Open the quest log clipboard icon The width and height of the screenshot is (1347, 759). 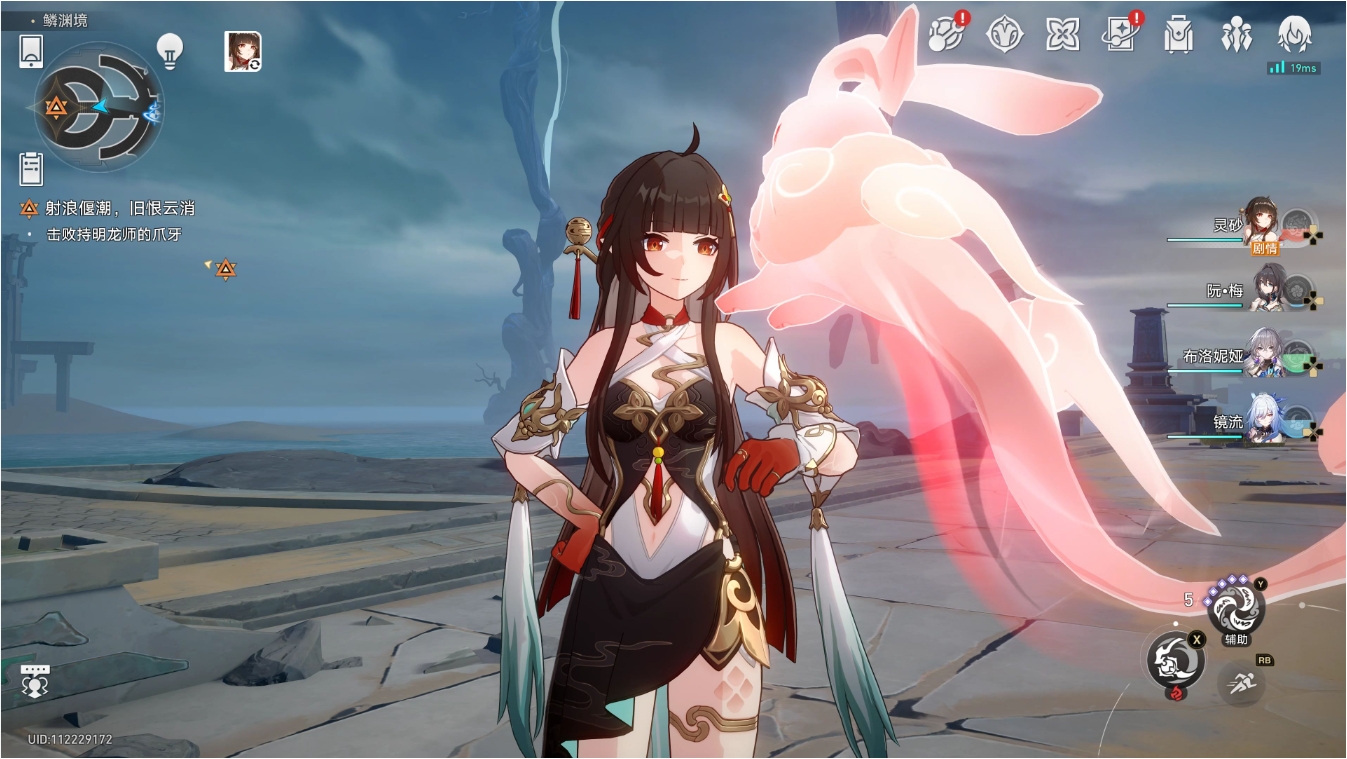coord(31,169)
